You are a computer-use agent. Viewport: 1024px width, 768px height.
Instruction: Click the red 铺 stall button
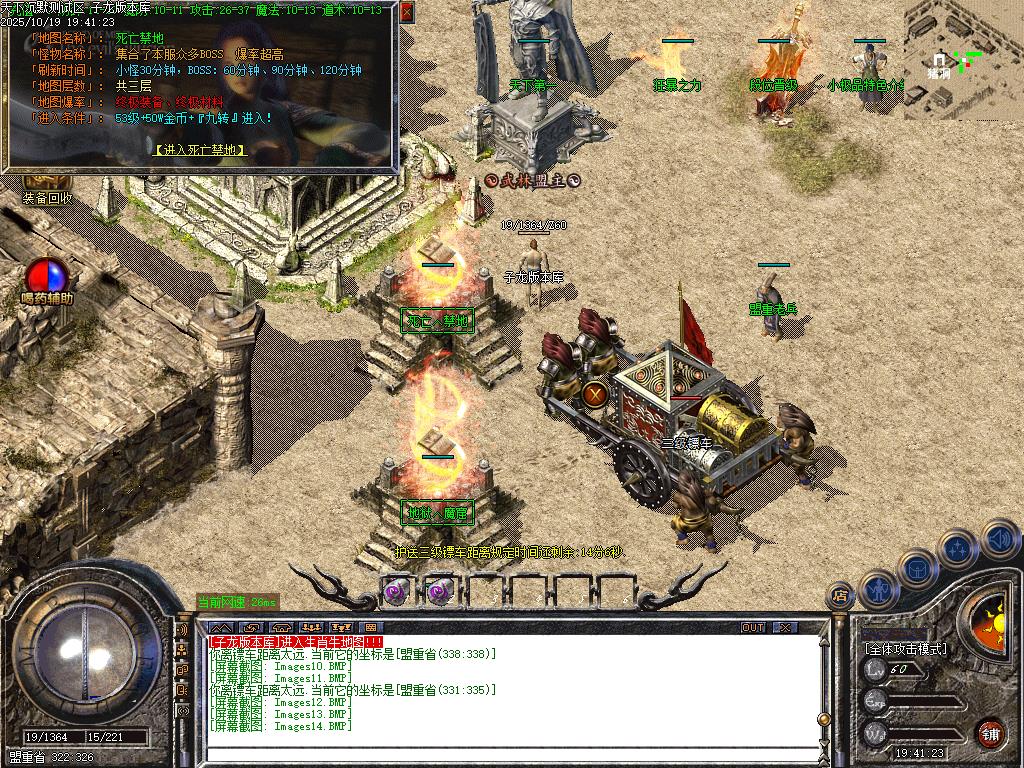(991, 732)
